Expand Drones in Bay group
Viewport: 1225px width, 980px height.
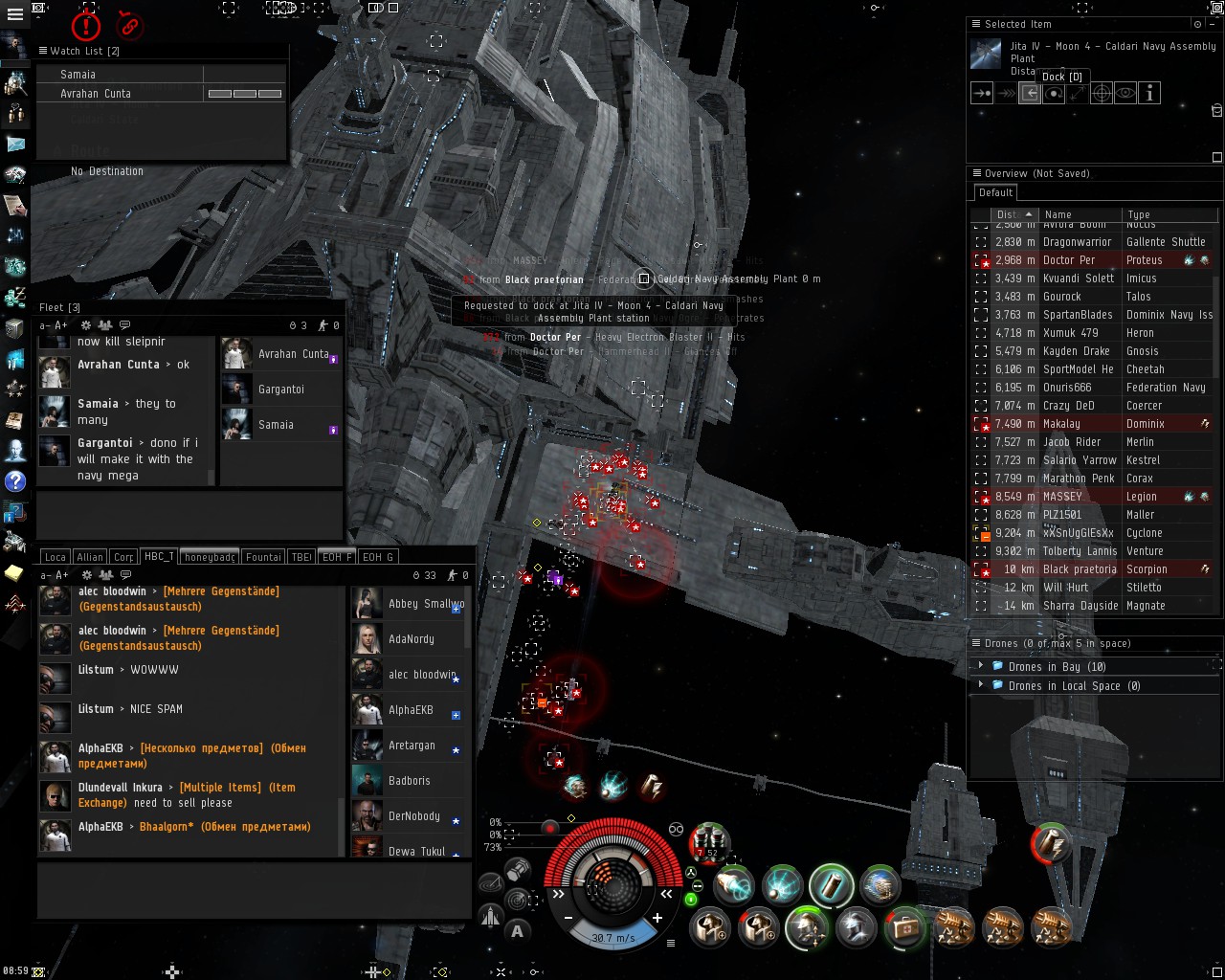pos(980,667)
